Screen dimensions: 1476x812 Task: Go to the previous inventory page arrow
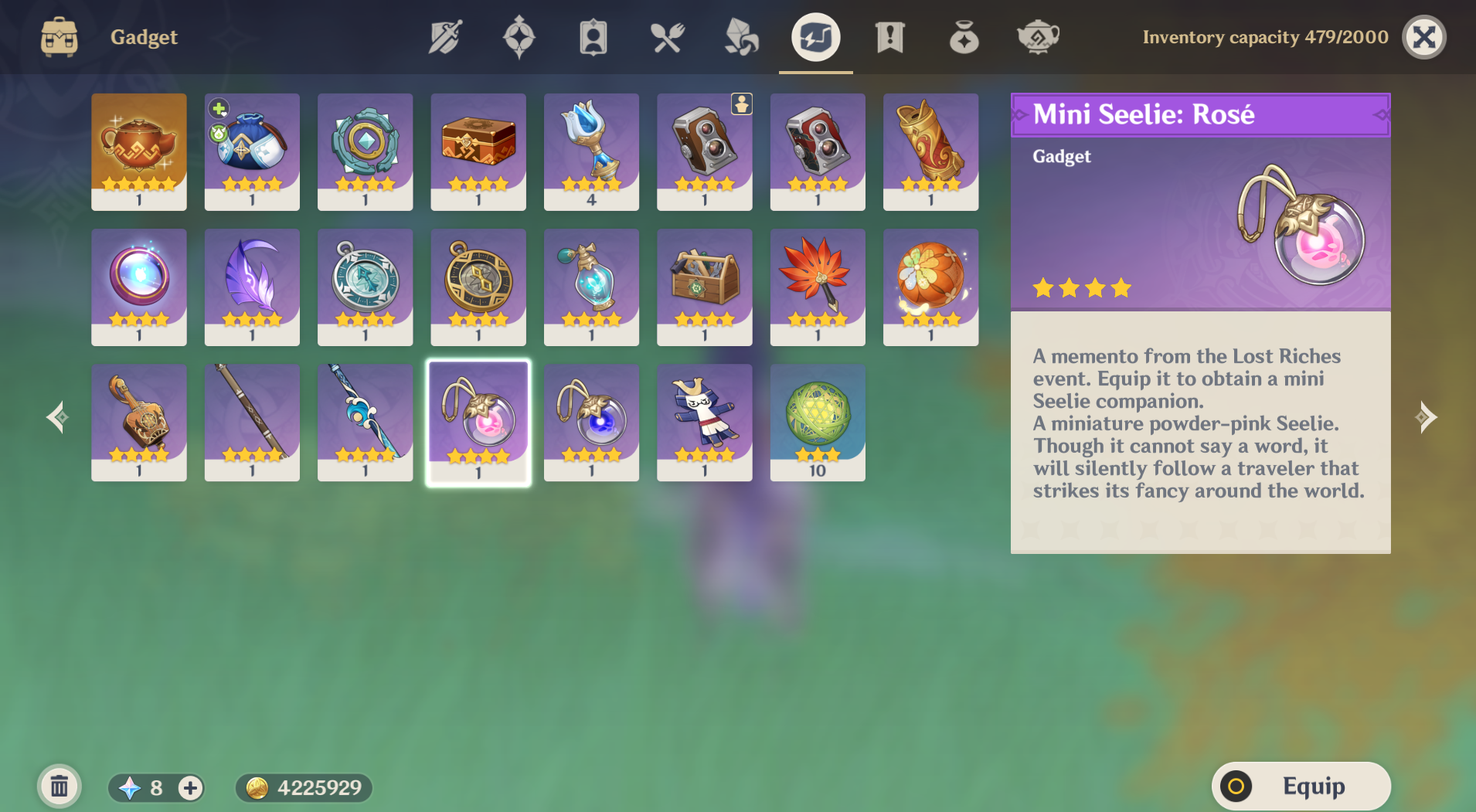[x=57, y=417]
